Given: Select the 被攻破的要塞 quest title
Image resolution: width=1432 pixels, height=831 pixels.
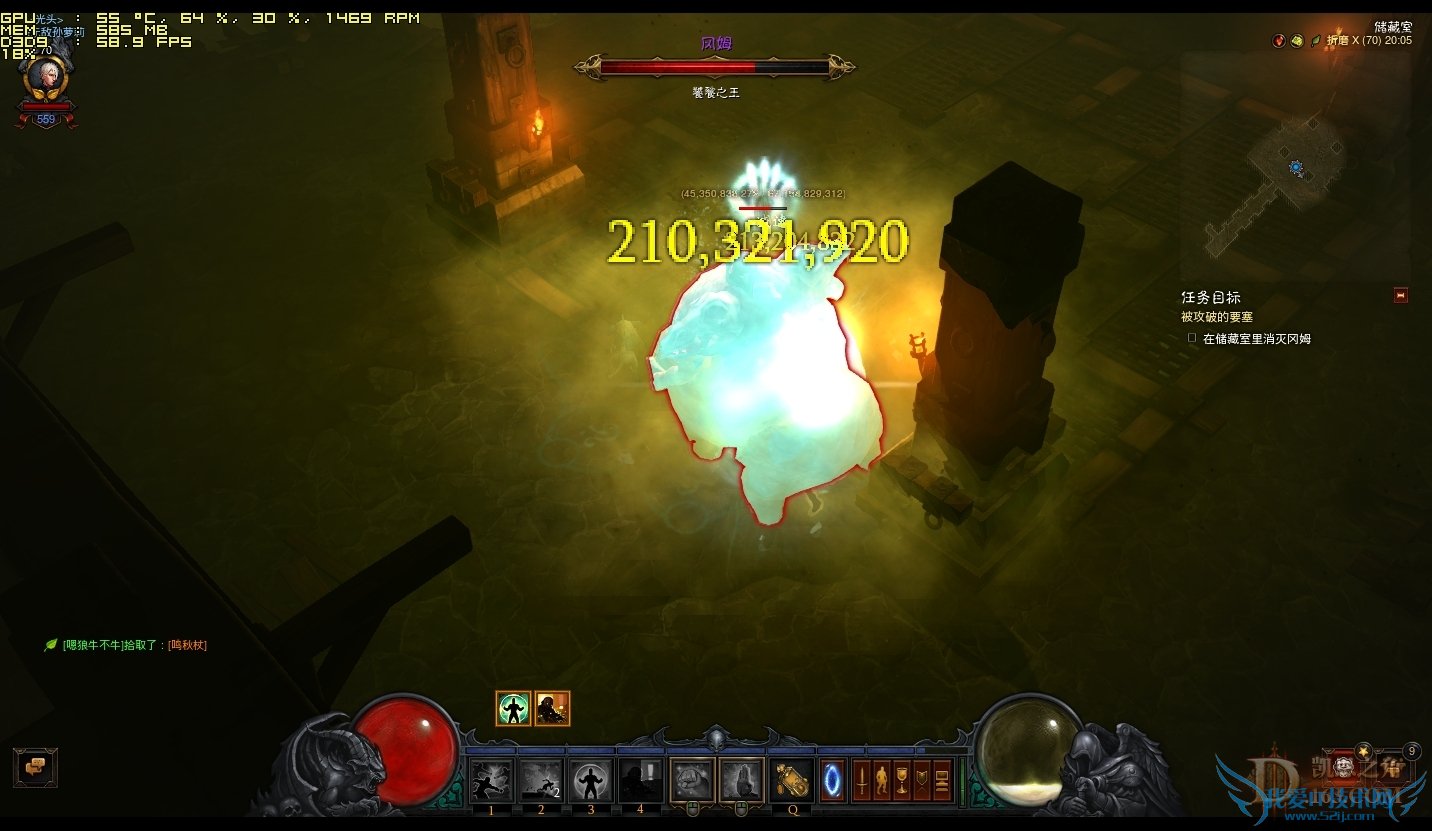Looking at the screenshot, I should click(x=1217, y=317).
